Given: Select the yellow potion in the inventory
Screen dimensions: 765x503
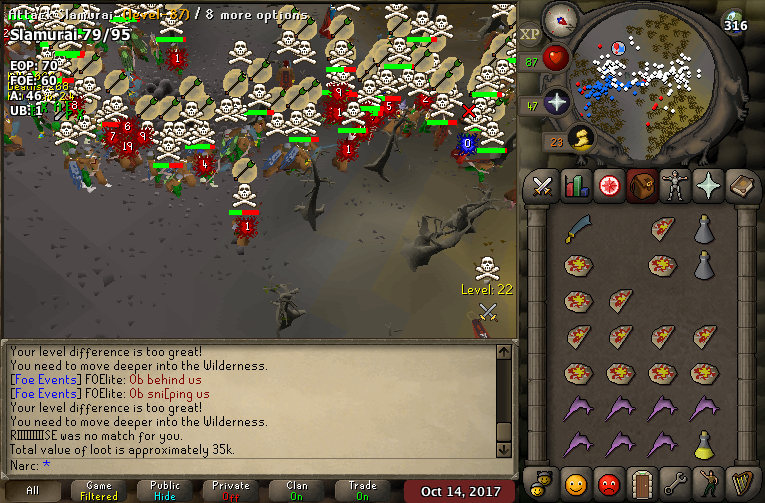Looking at the screenshot, I should (704, 442).
